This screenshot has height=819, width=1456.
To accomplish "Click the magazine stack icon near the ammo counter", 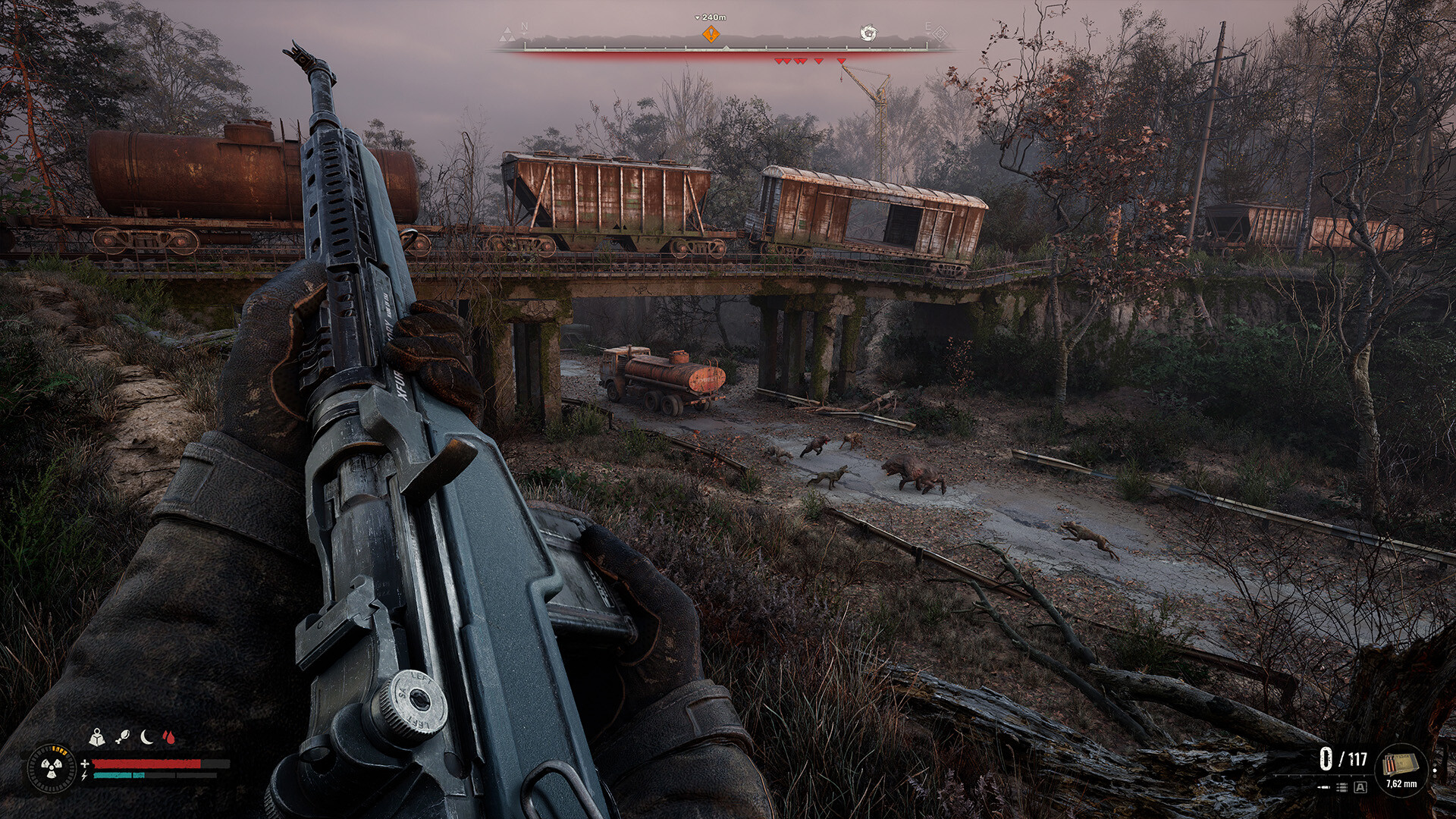I will 1341,788.
